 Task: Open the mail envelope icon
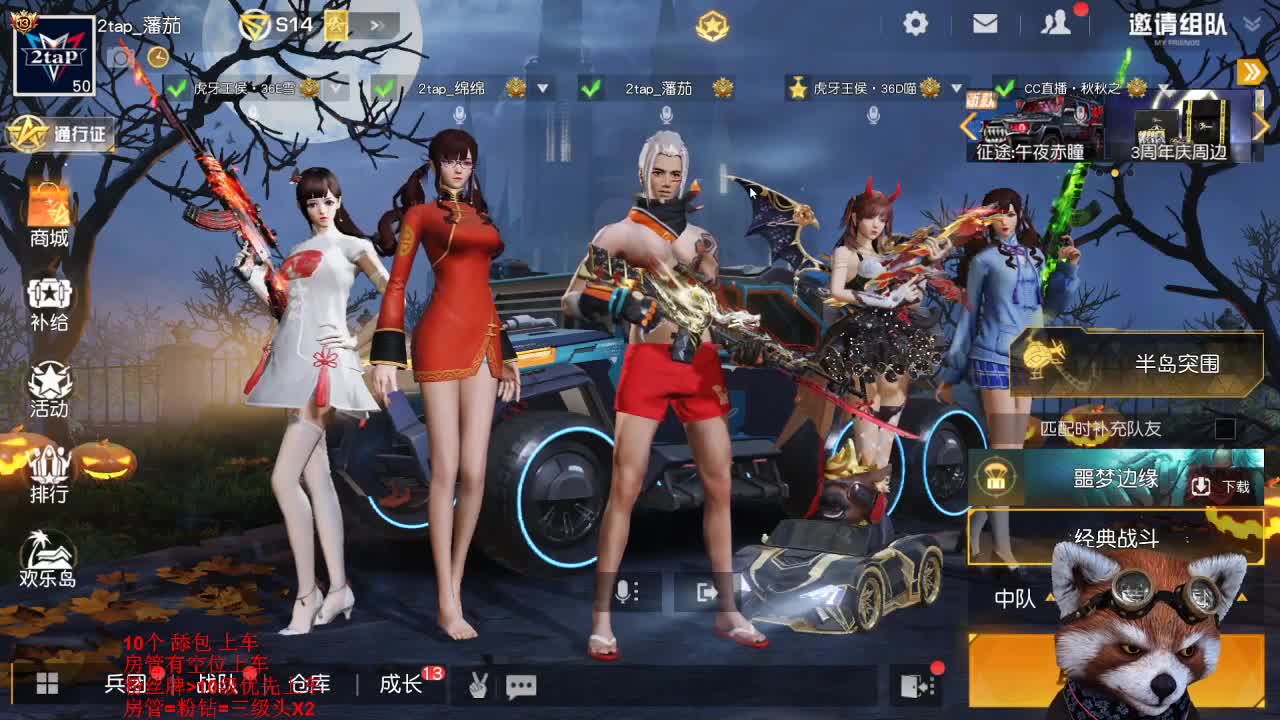pos(985,22)
